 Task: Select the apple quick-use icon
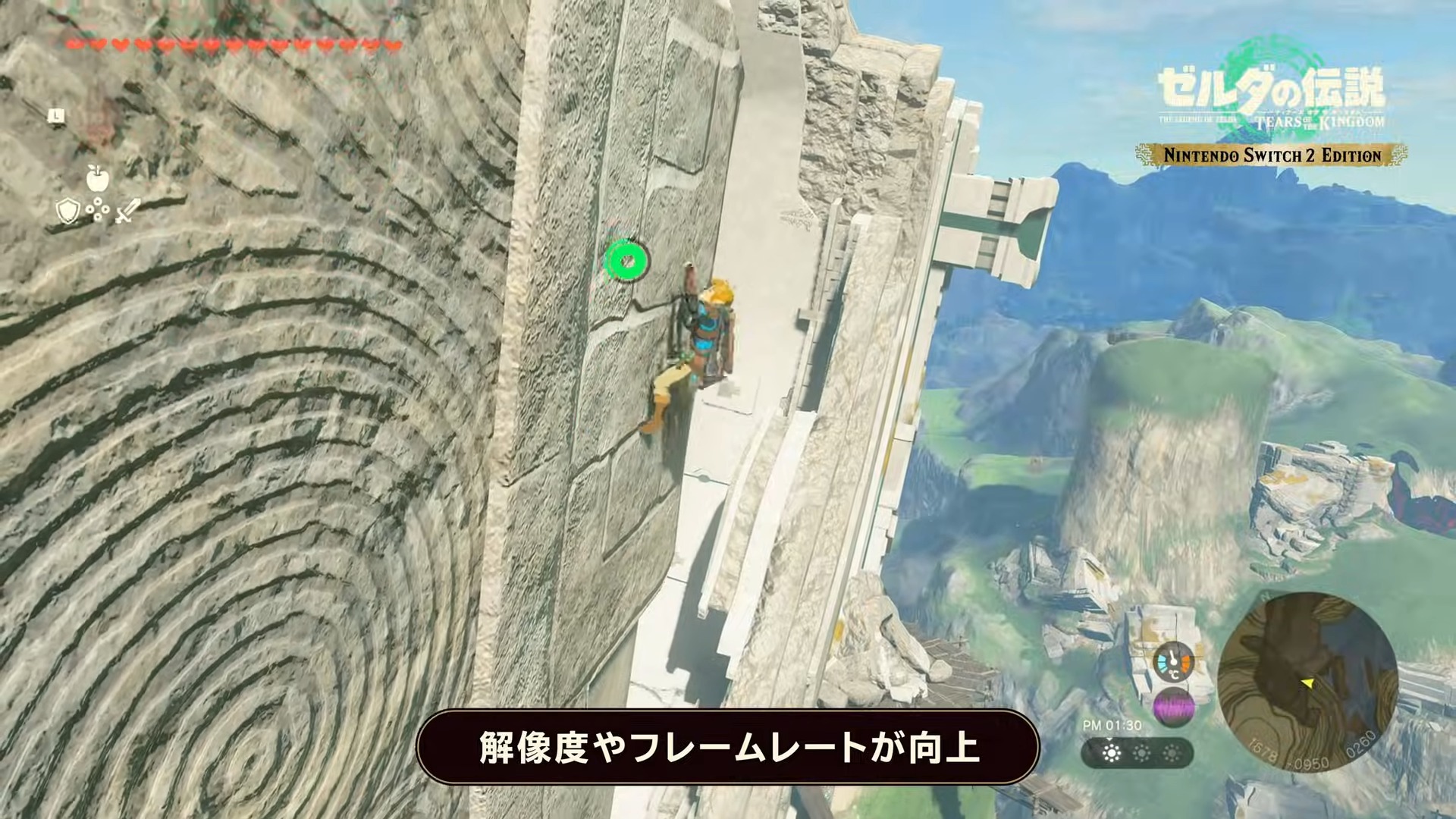98,177
